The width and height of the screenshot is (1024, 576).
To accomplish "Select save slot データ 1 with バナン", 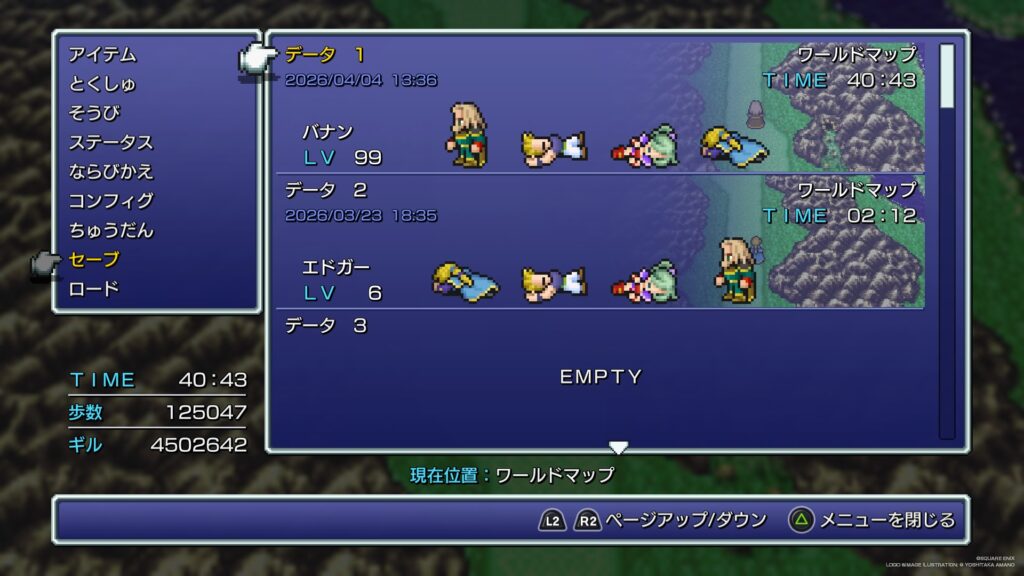I will 600,108.
